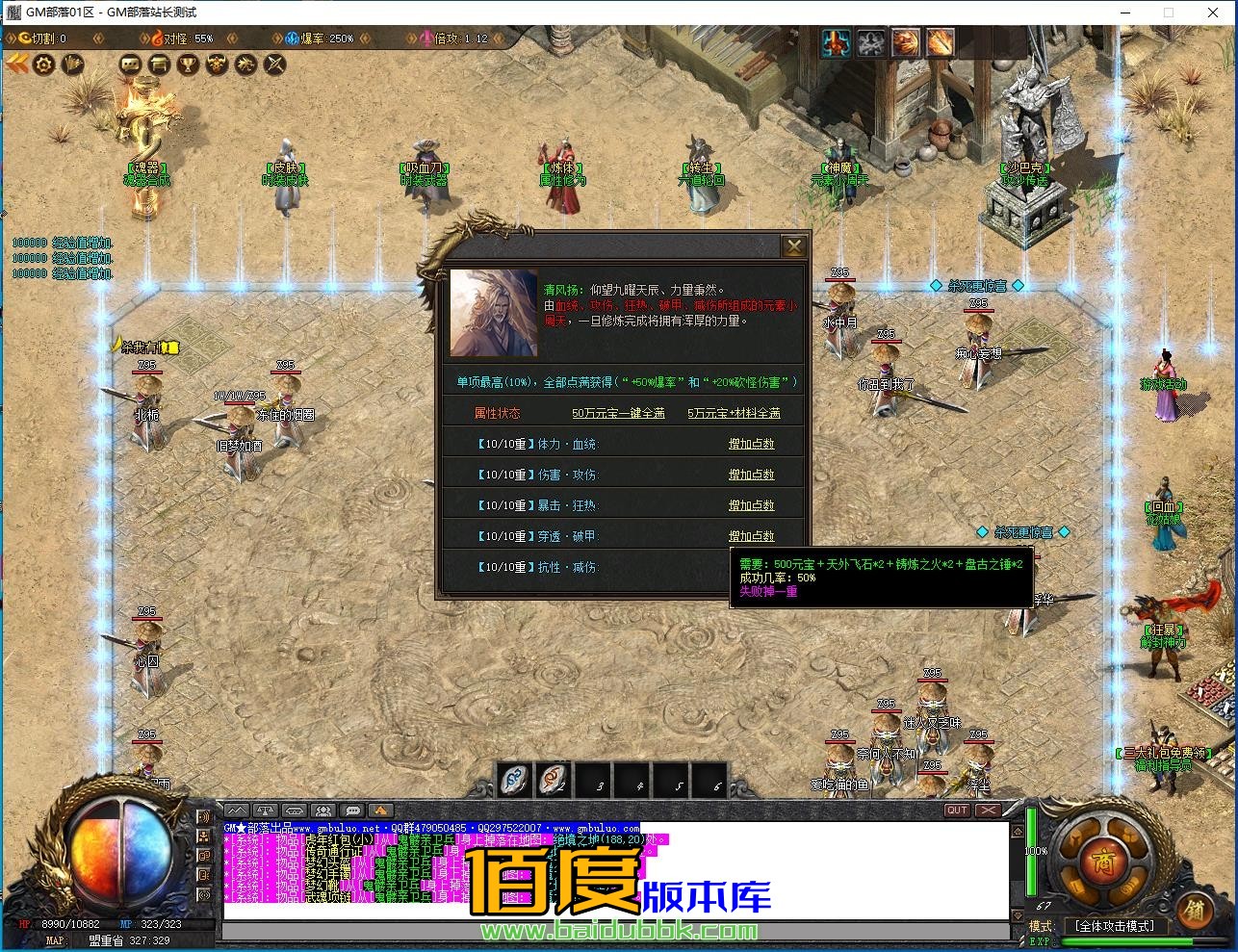Close the 清风扬 attribute dialog
Screen dimensions: 1238x952
point(793,246)
